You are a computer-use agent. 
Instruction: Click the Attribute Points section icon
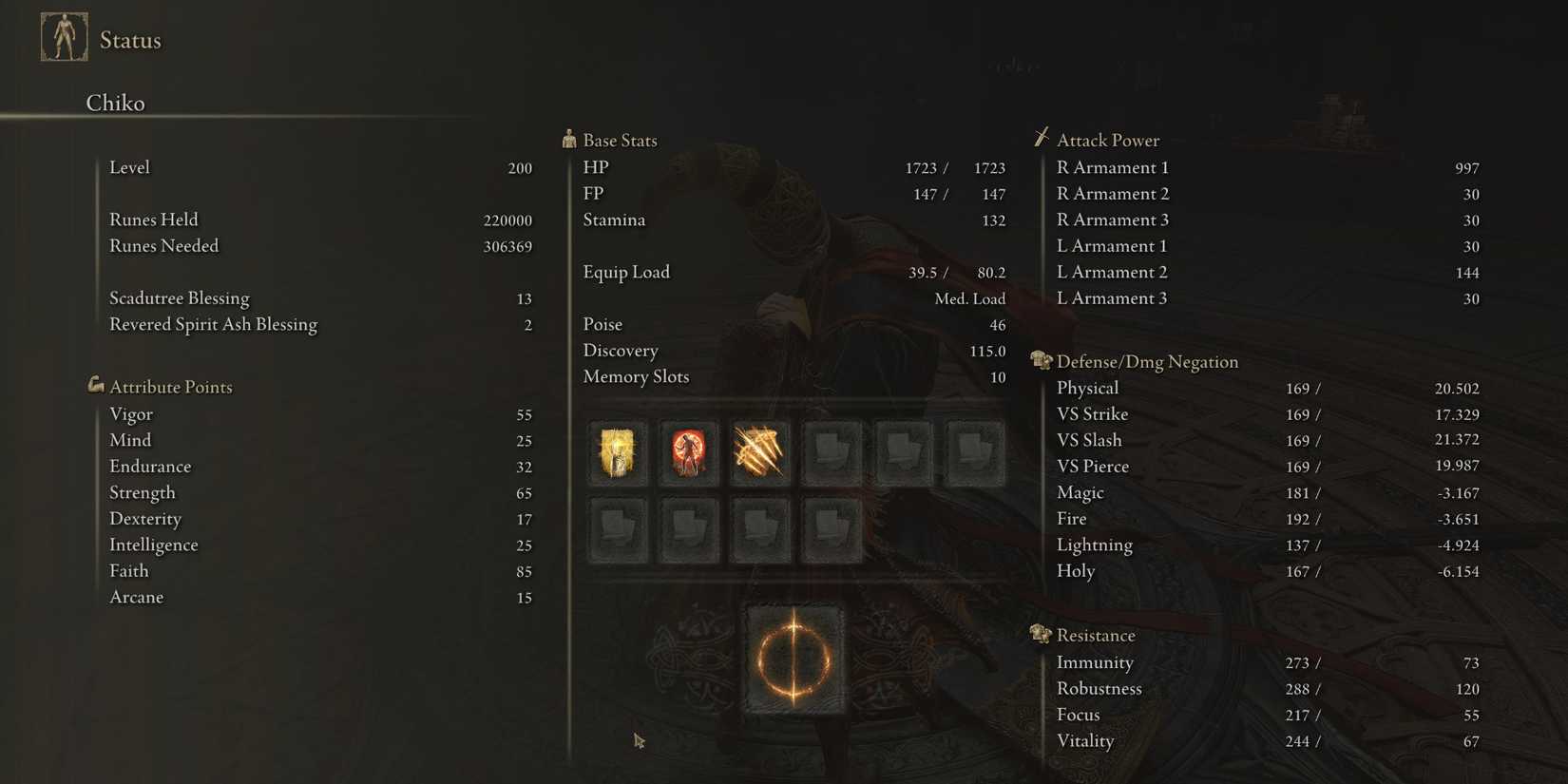96,385
